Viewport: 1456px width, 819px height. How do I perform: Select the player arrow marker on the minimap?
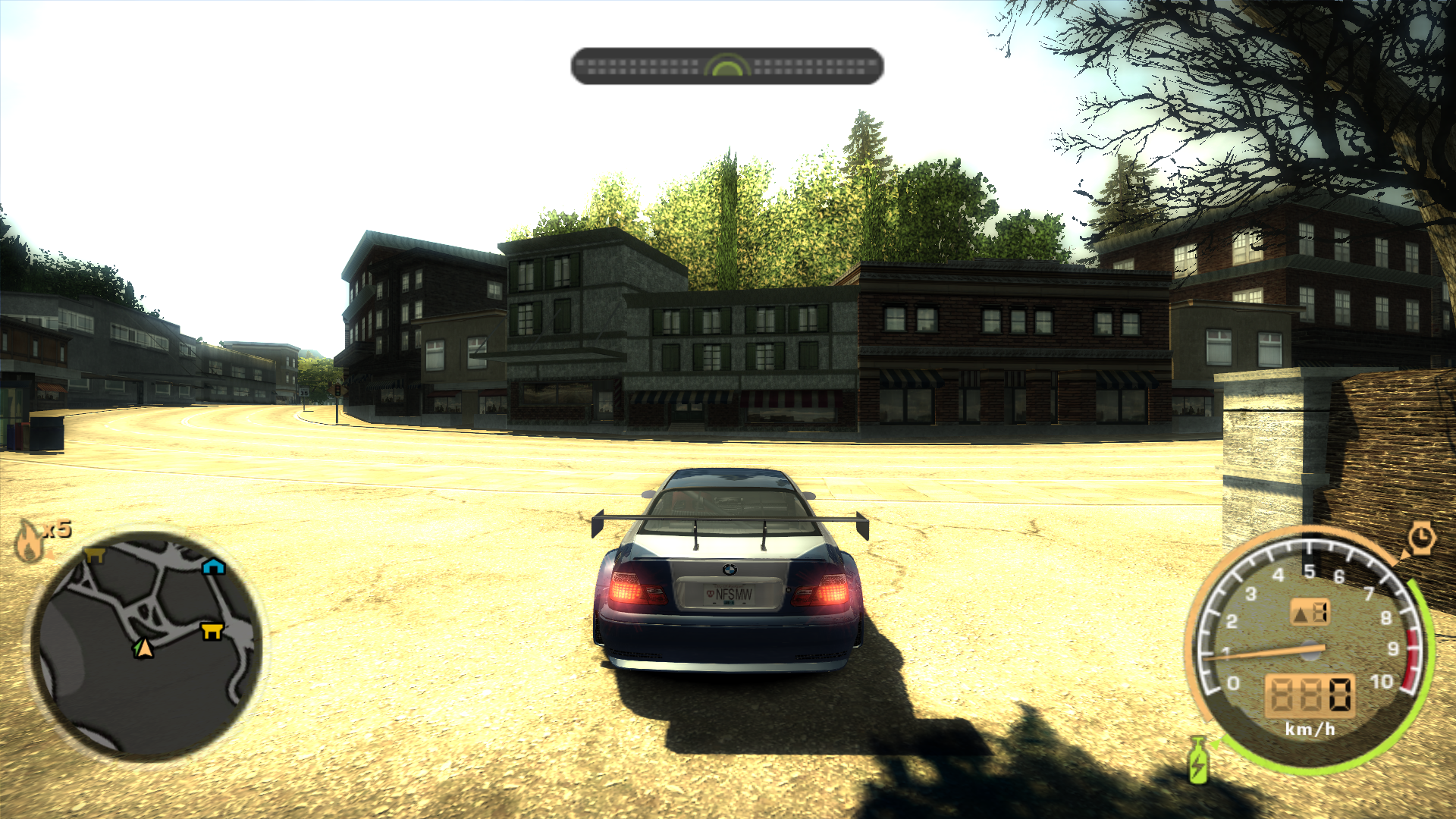(142, 648)
